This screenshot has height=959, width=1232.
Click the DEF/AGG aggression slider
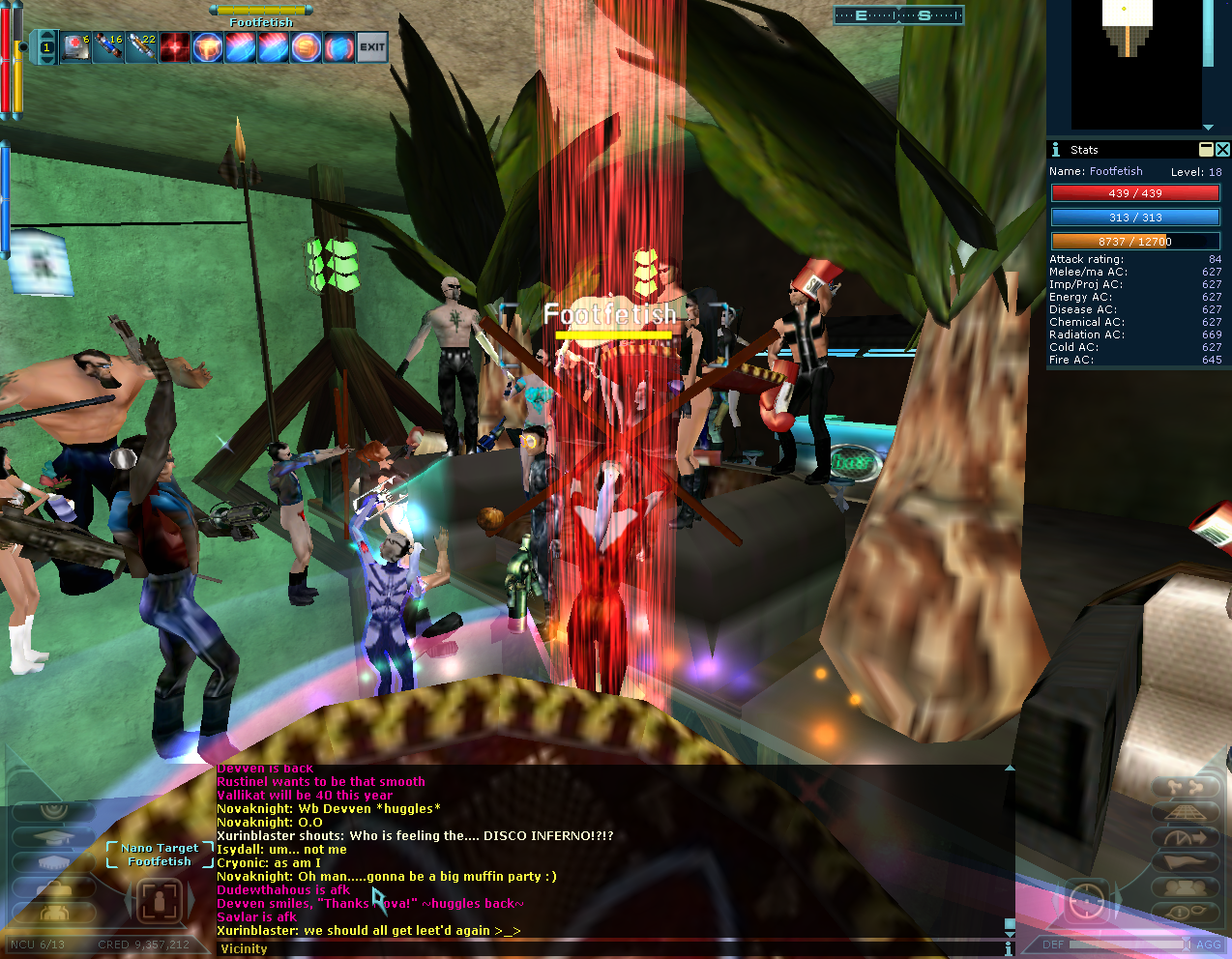coord(1128,944)
